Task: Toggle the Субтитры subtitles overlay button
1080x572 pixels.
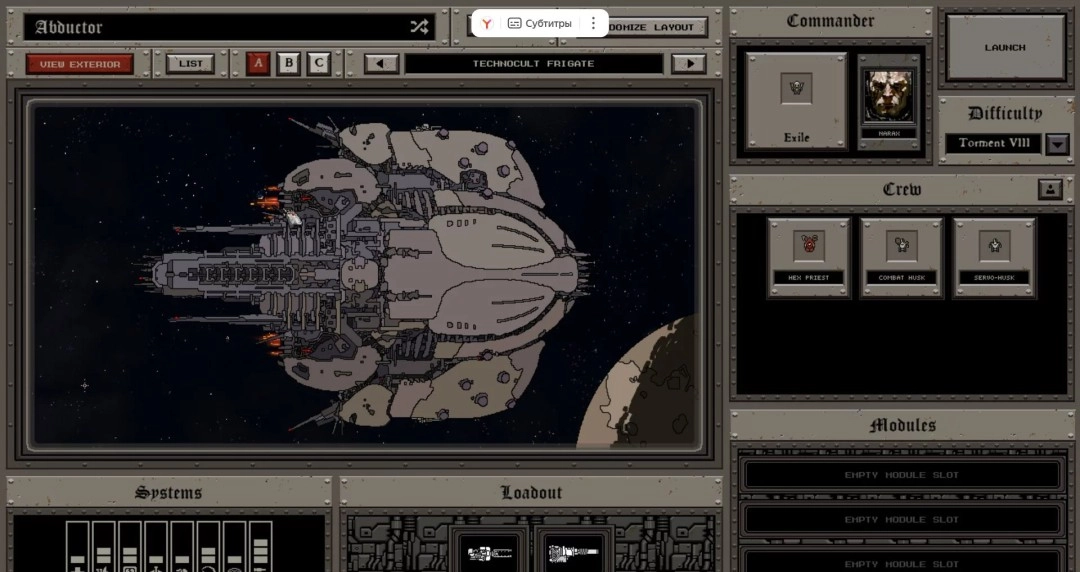Action: coord(540,23)
